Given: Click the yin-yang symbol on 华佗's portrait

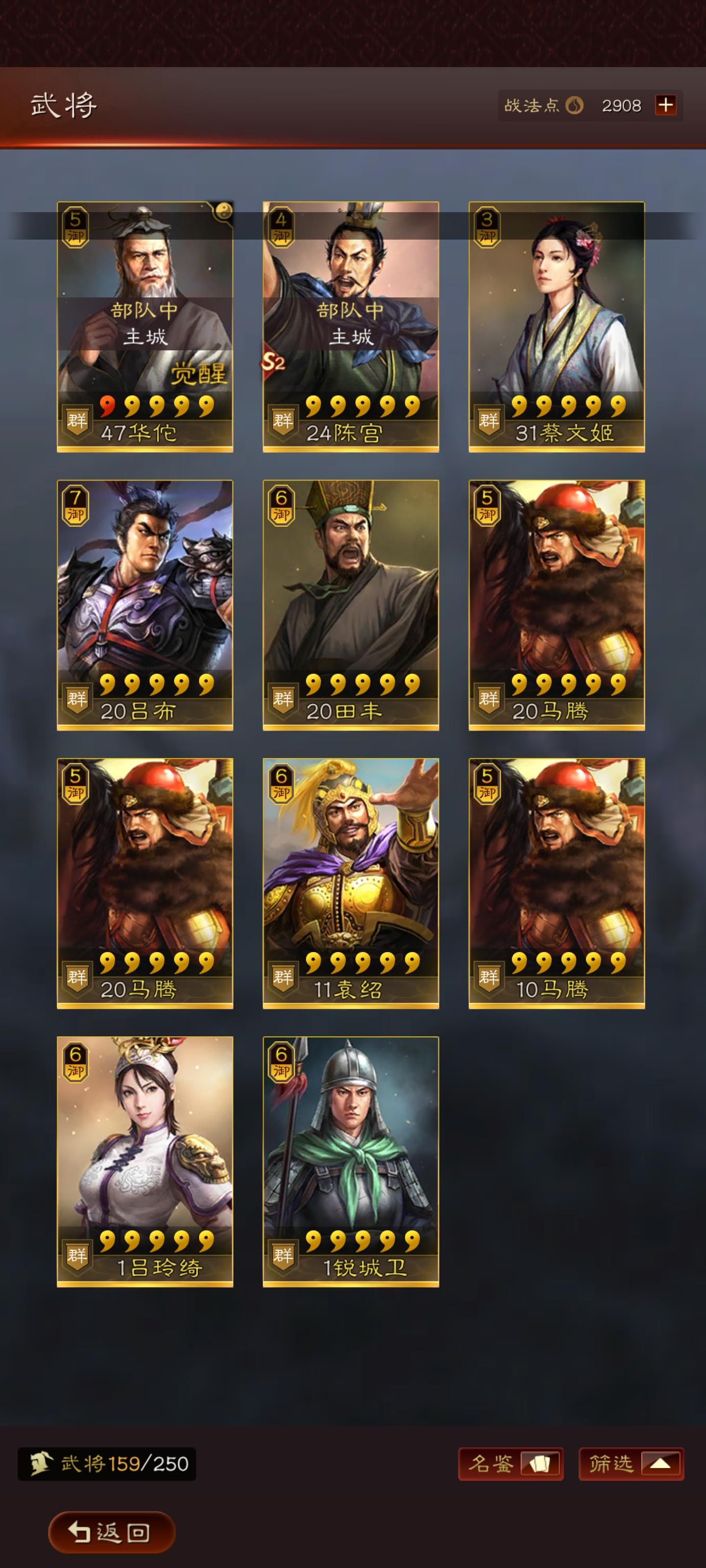Looking at the screenshot, I should tap(224, 210).
